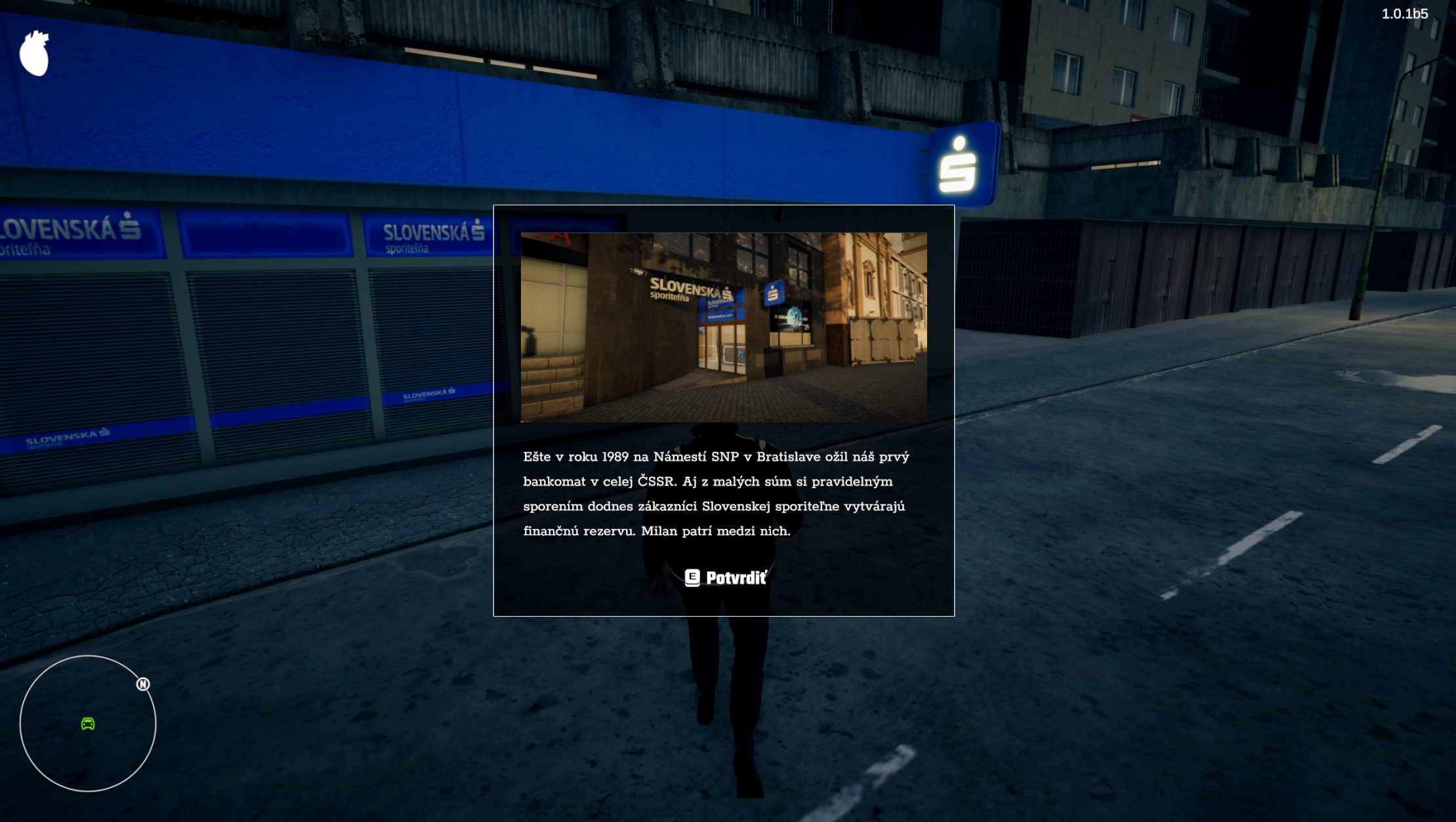The height and width of the screenshot is (822, 1456).
Task: Select the Slovenská sporiteľňa image in the popup
Action: (724, 327)
